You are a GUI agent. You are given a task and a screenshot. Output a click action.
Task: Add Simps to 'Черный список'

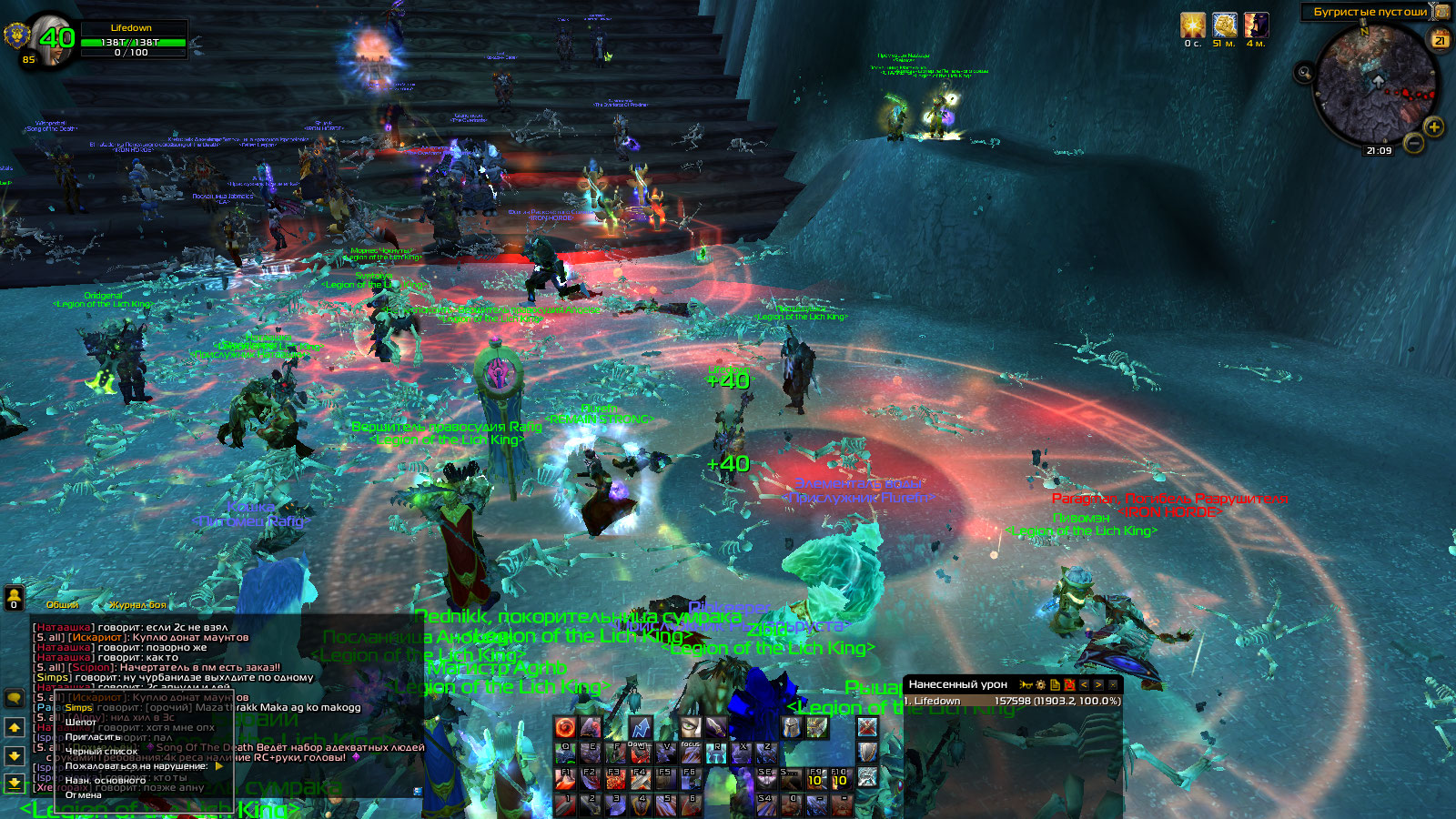[x=101, y=752]
